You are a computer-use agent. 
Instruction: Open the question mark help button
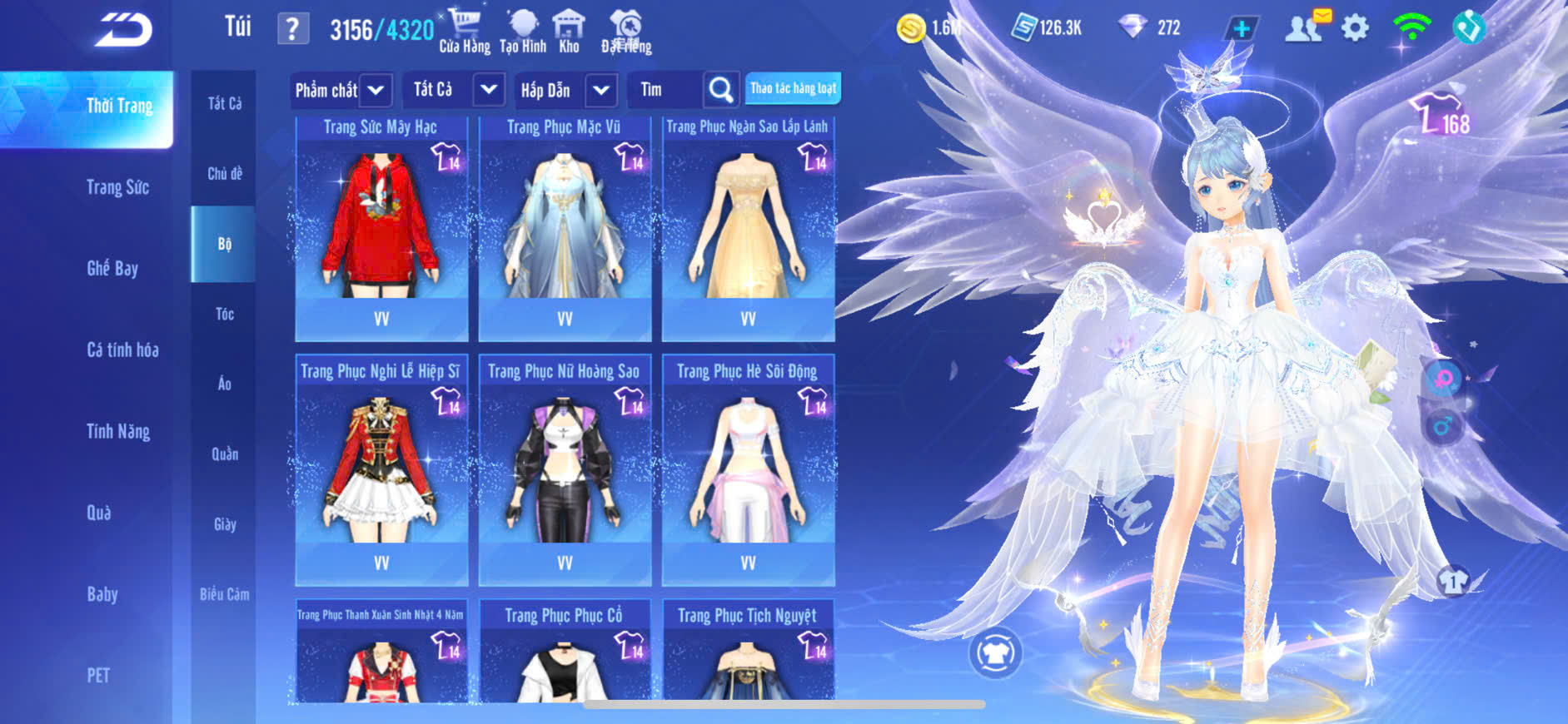coord(292,29)
